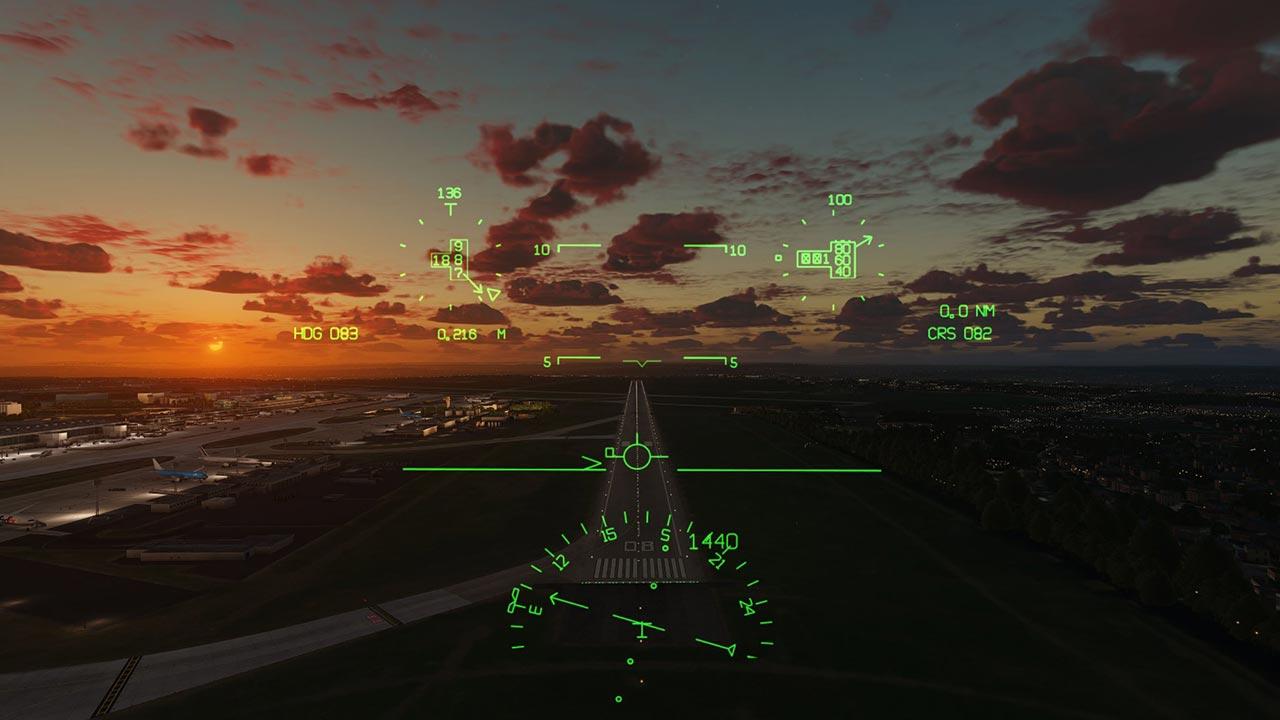Screen dimensions: 1280x720
Task: Toggle the radar altitude value 1440
Action: (x=712, y=540)
